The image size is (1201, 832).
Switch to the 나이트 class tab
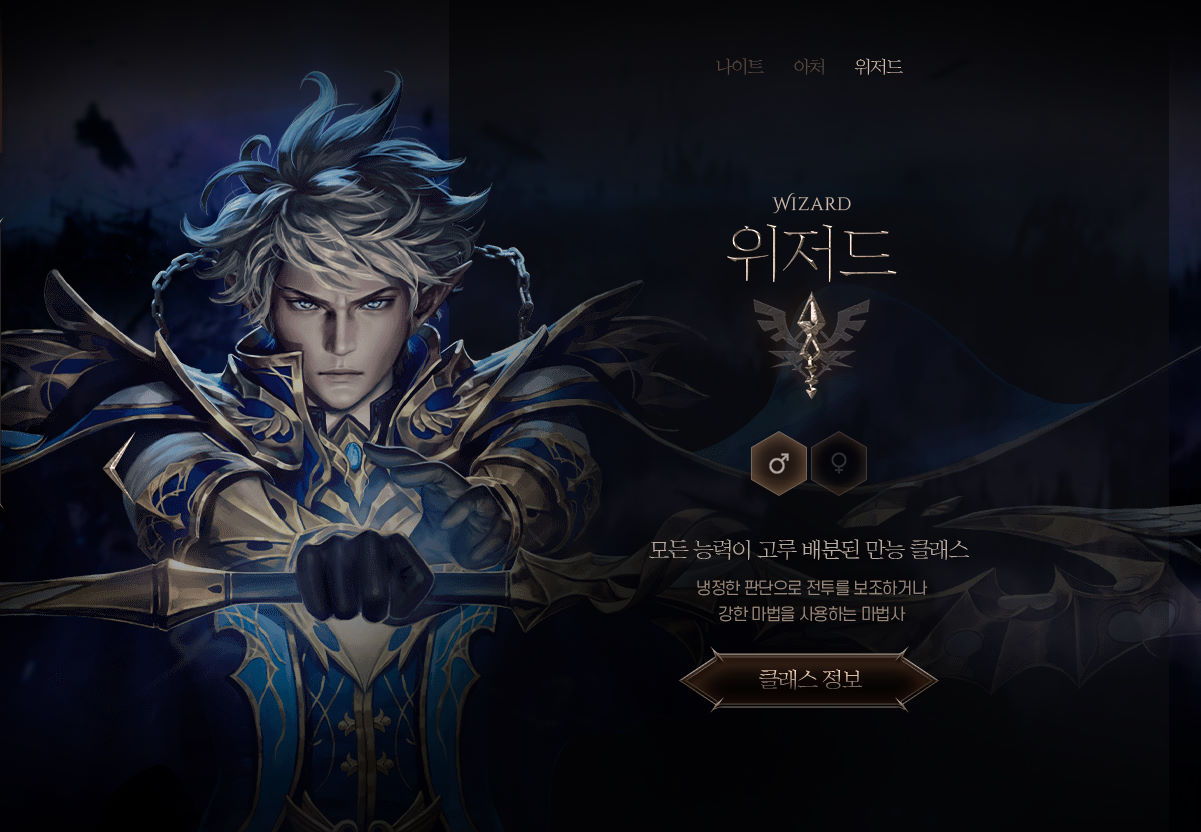point(740,67)
